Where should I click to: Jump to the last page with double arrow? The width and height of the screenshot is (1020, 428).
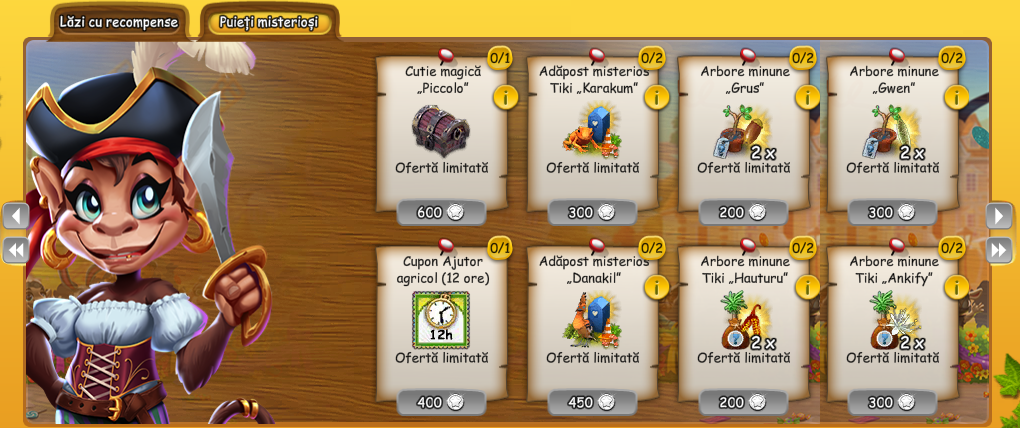[998, 249]
